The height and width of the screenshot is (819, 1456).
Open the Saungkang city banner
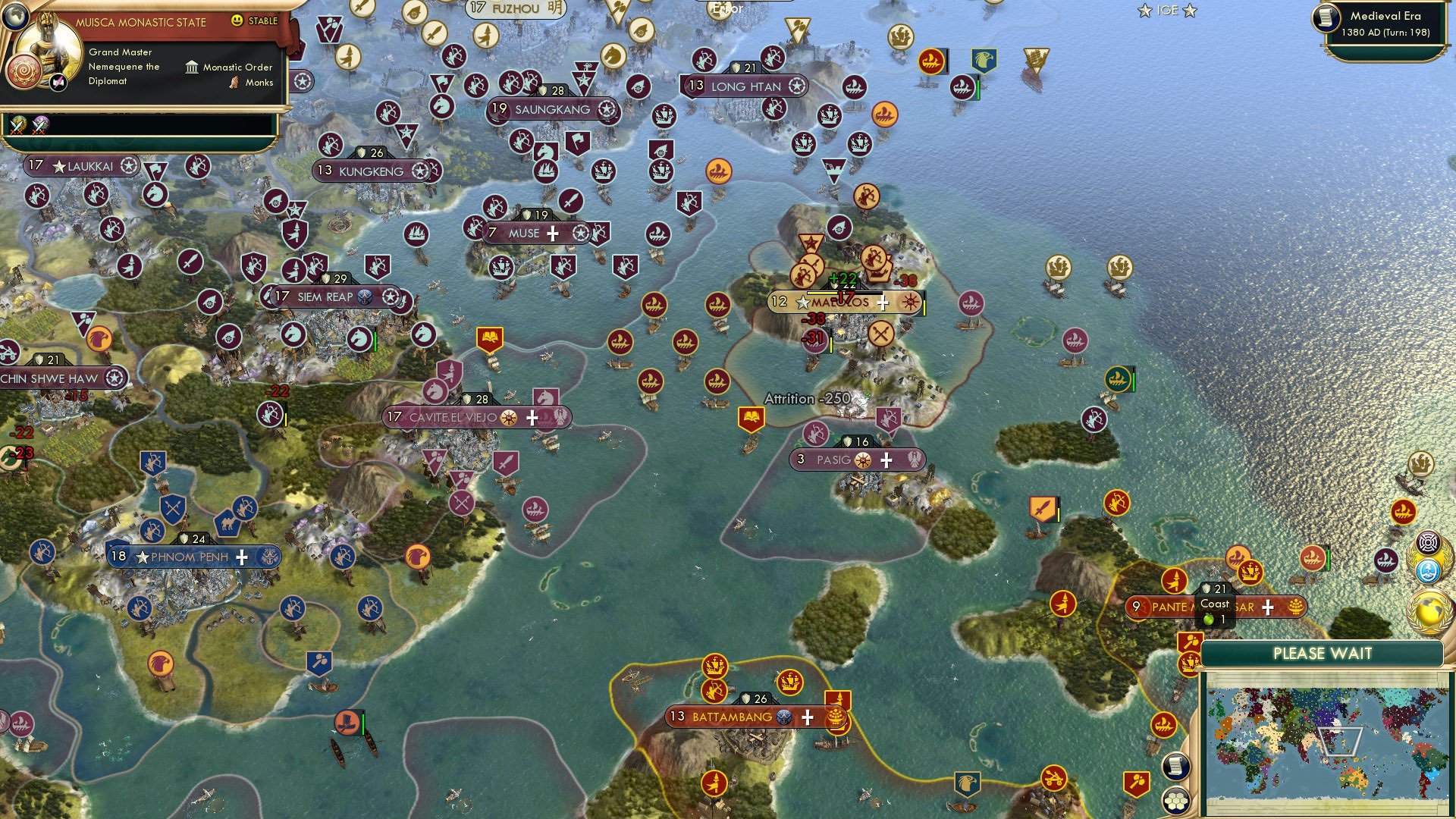[552, 110]
